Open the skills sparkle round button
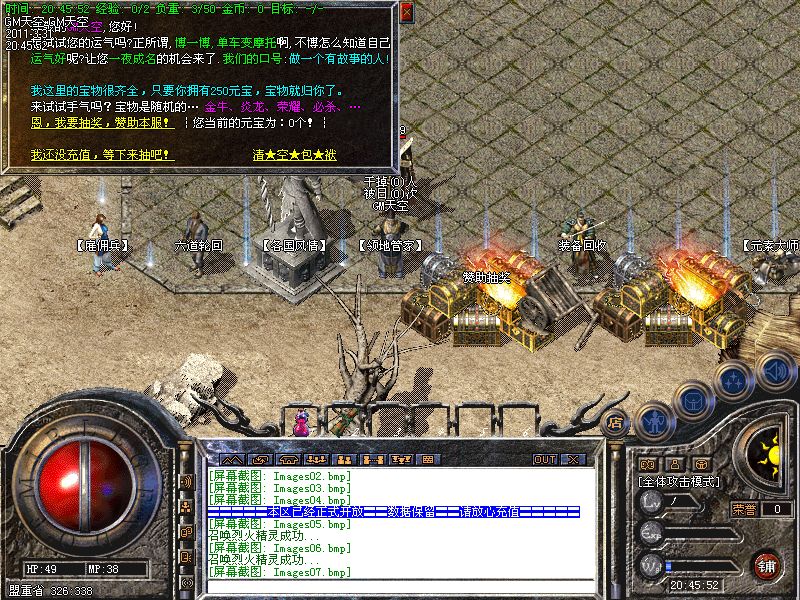The width and height of the screenshot is (800, 600). tap(735, 380)
